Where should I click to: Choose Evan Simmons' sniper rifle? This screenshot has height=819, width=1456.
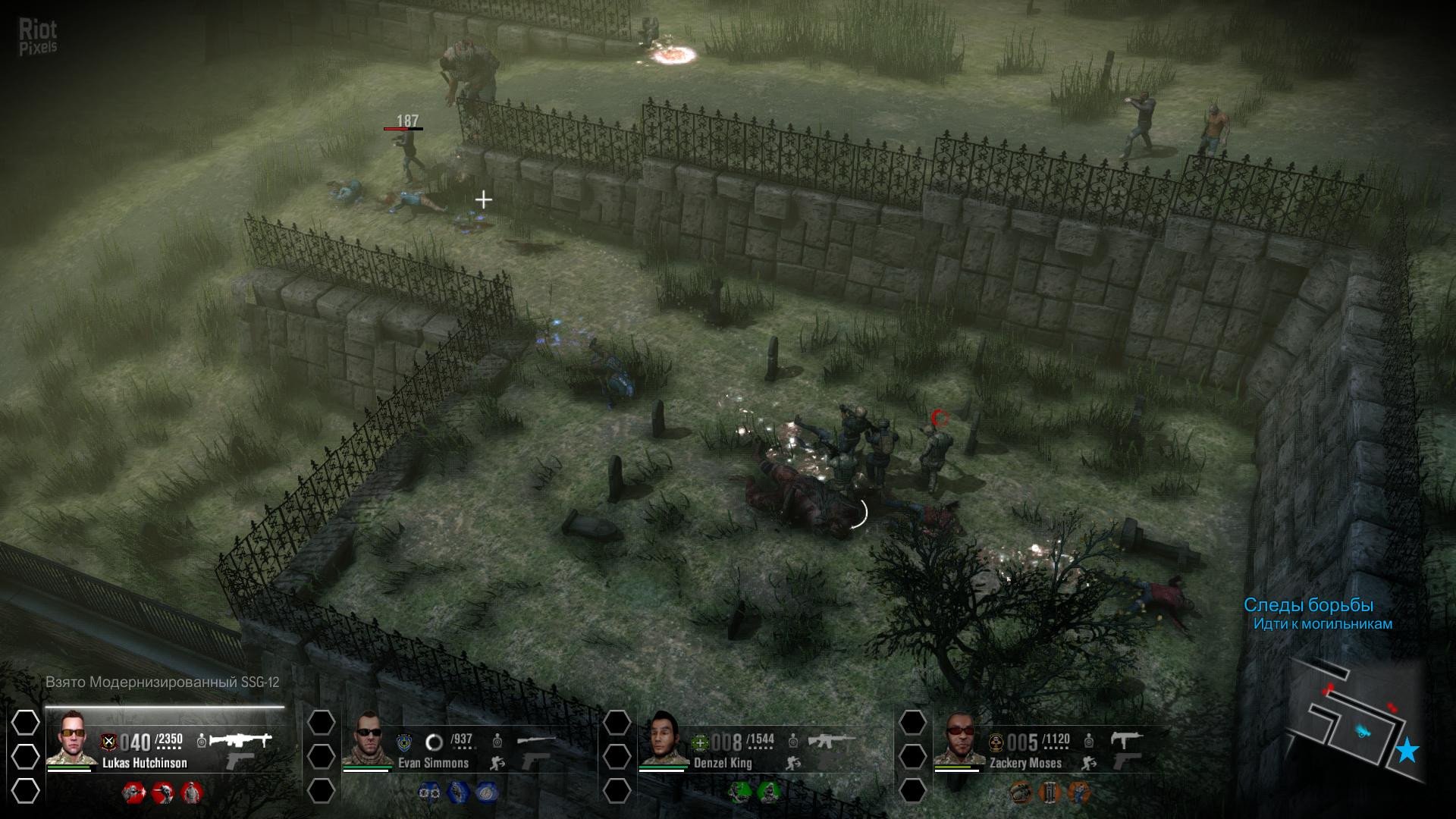[535, 739]
